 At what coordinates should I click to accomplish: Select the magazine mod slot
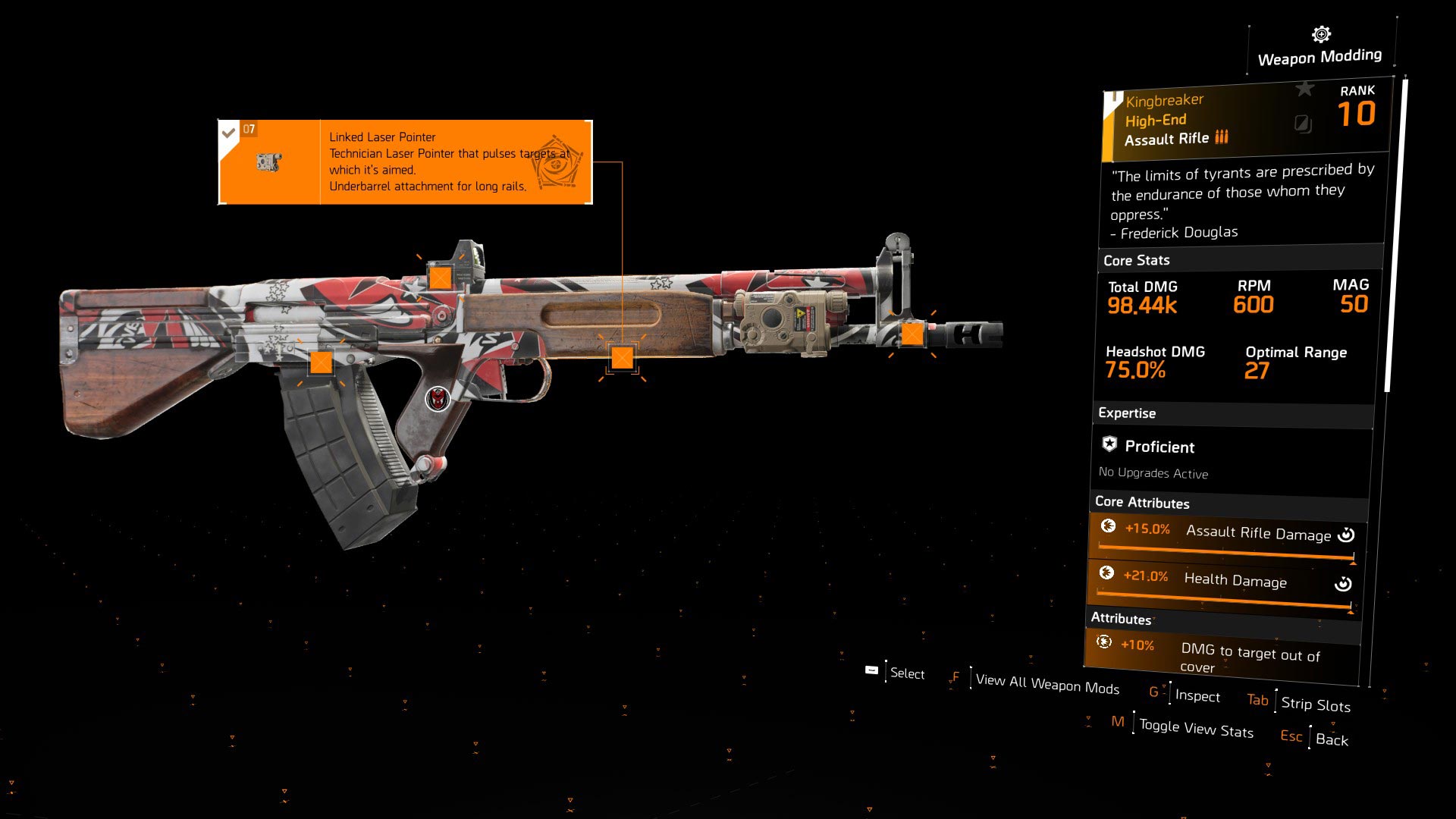[x=322, y=364]
